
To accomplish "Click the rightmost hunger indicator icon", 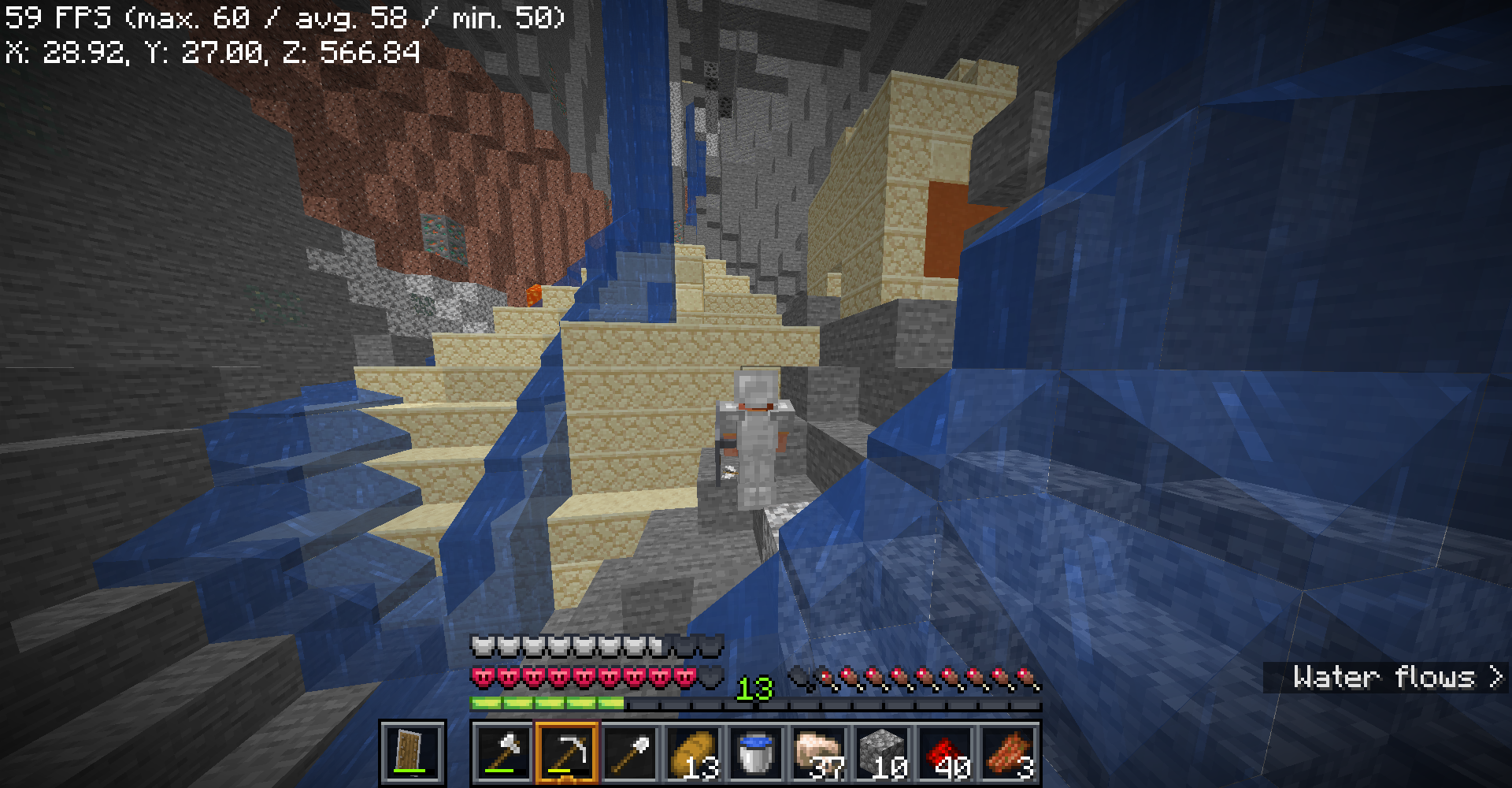I will pyautogui.click(x=1025, y=676).
